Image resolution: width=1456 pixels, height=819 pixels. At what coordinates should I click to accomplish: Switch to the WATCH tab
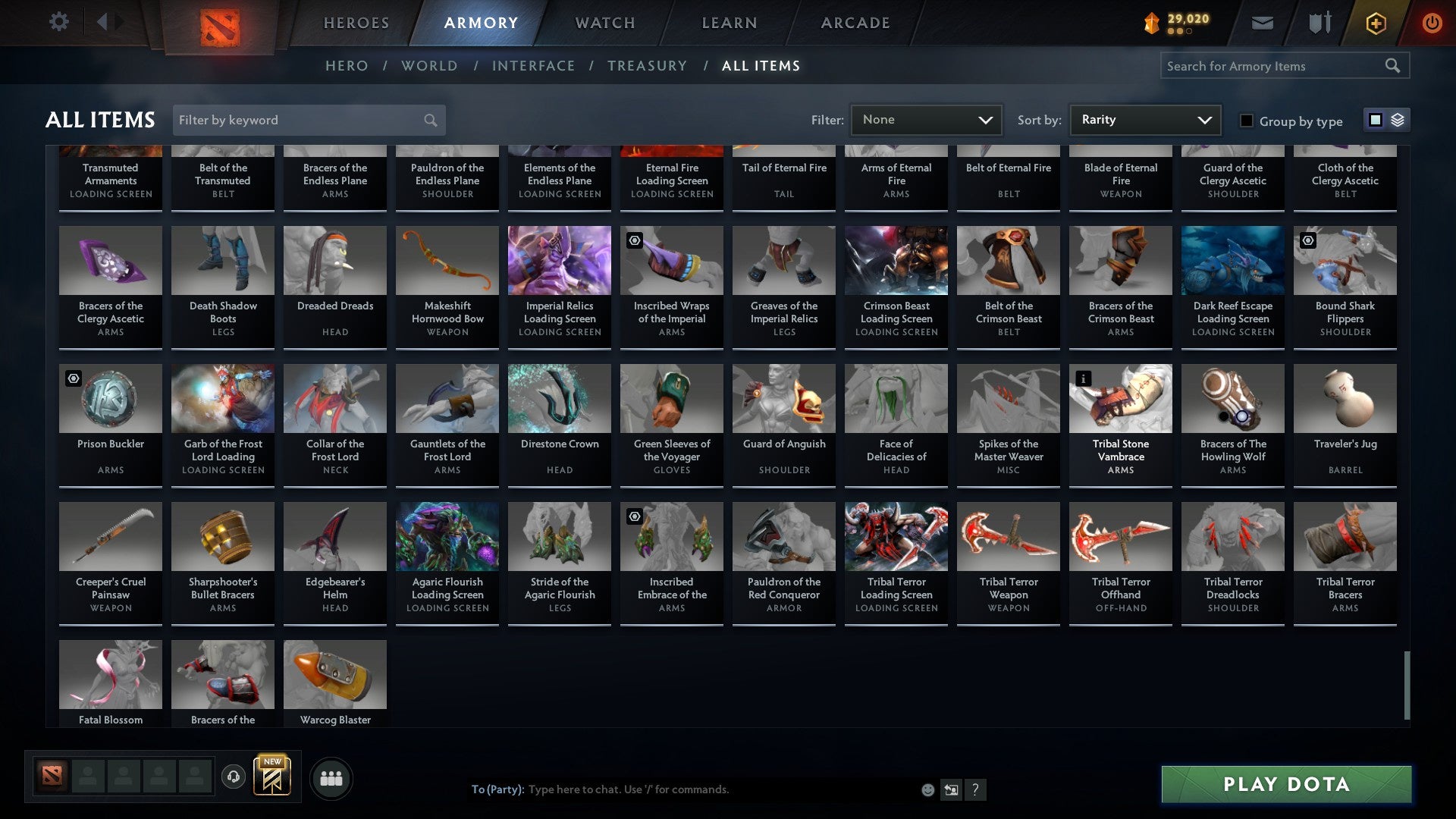(604, 23)
